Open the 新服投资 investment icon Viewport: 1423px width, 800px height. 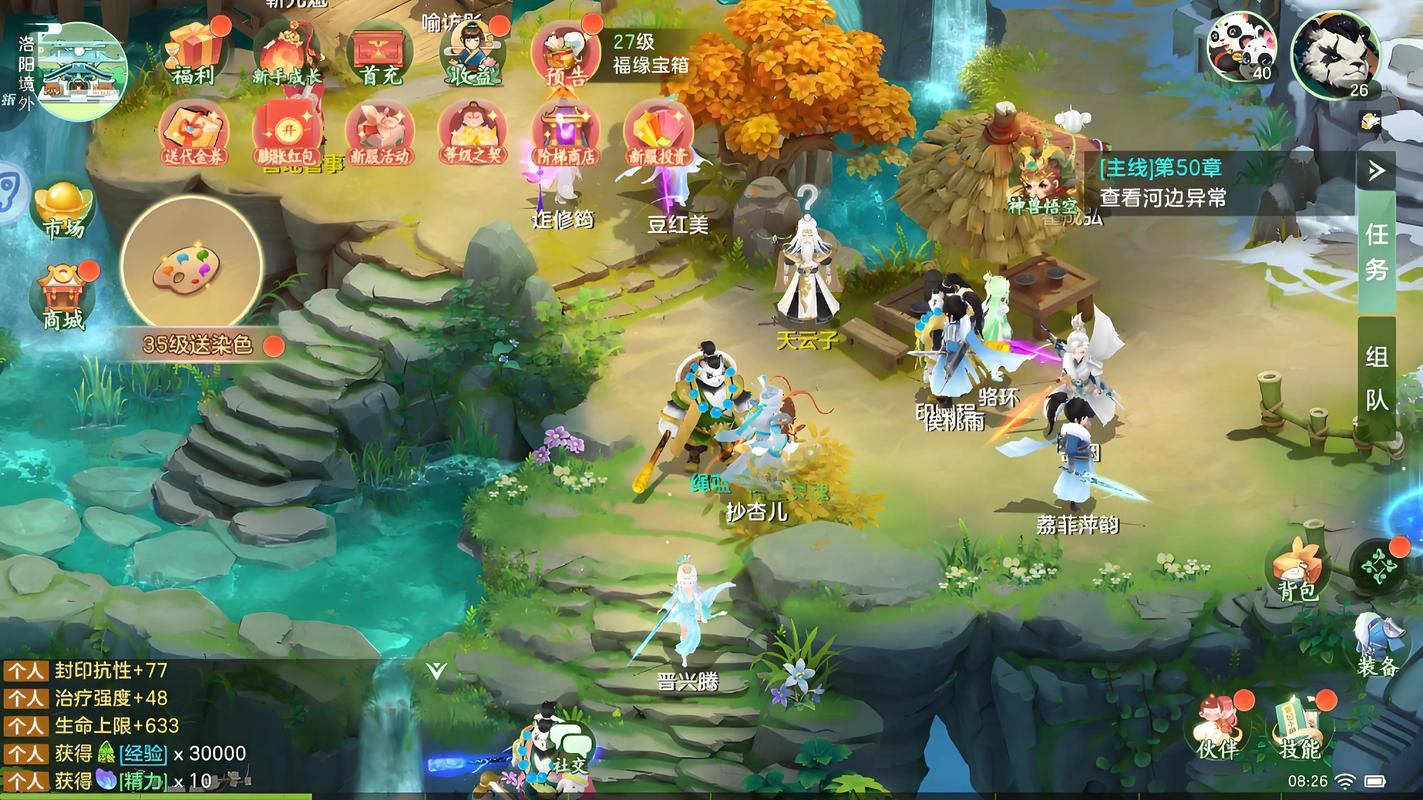point(658,133)
